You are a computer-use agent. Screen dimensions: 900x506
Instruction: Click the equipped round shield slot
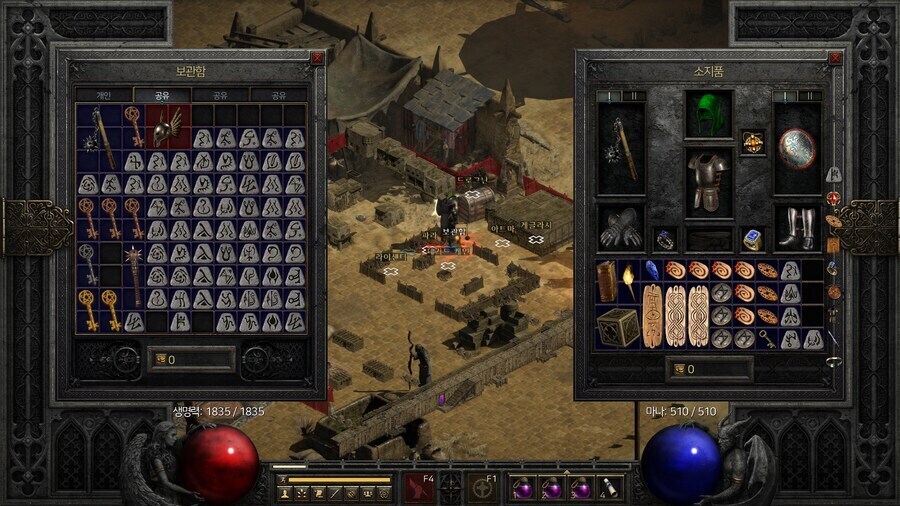(797, 148)
